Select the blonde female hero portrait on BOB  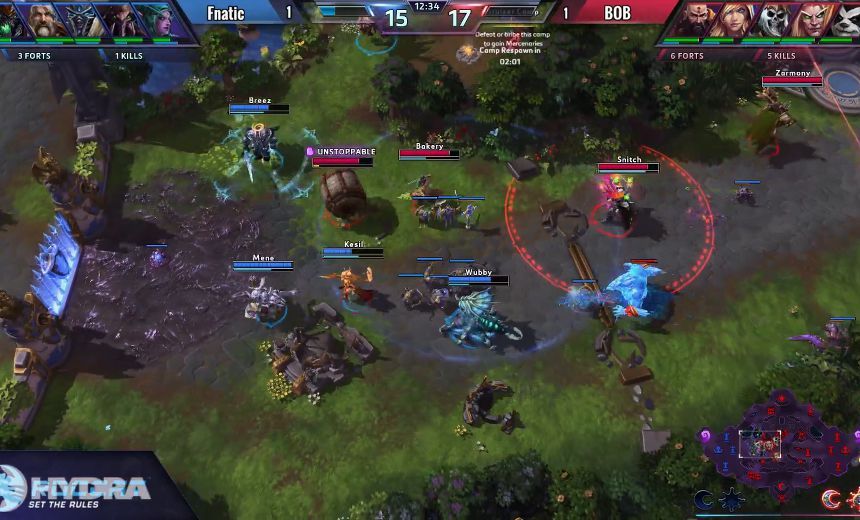(x=738, y=20)
